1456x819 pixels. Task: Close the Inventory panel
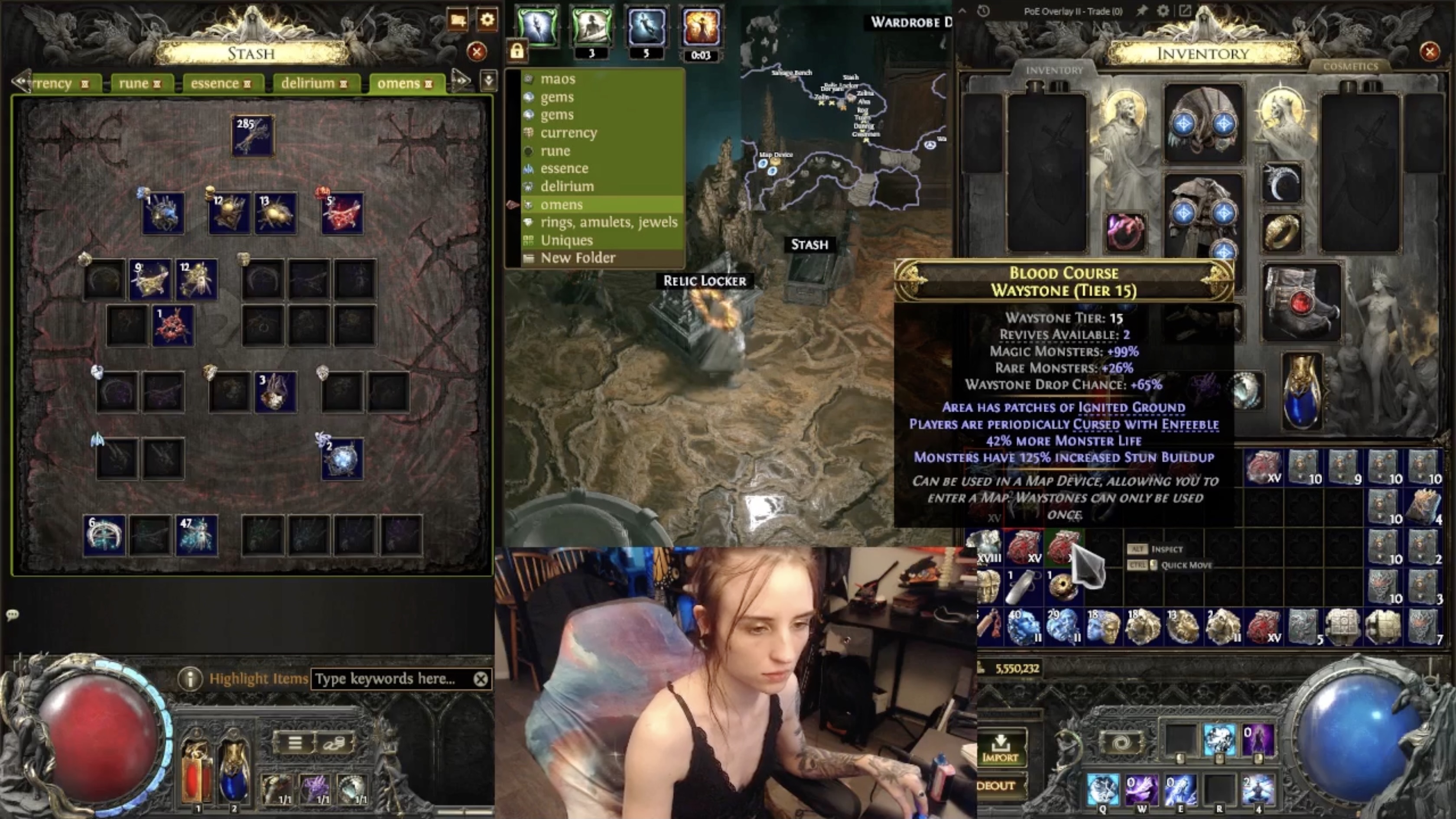pos(1430,52)
